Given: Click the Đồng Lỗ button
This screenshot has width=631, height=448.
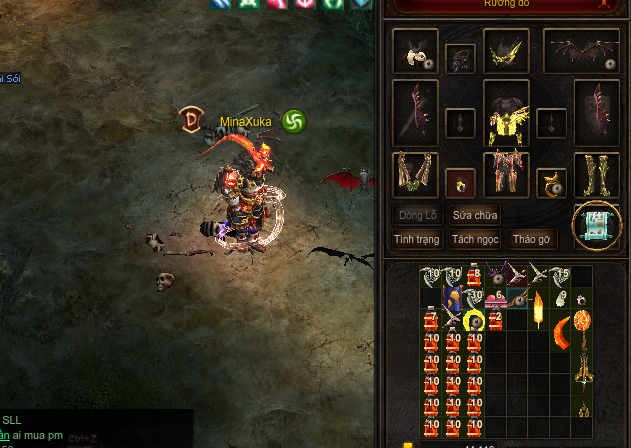Looking at the screenshot, I should click(x=417, y=215).
